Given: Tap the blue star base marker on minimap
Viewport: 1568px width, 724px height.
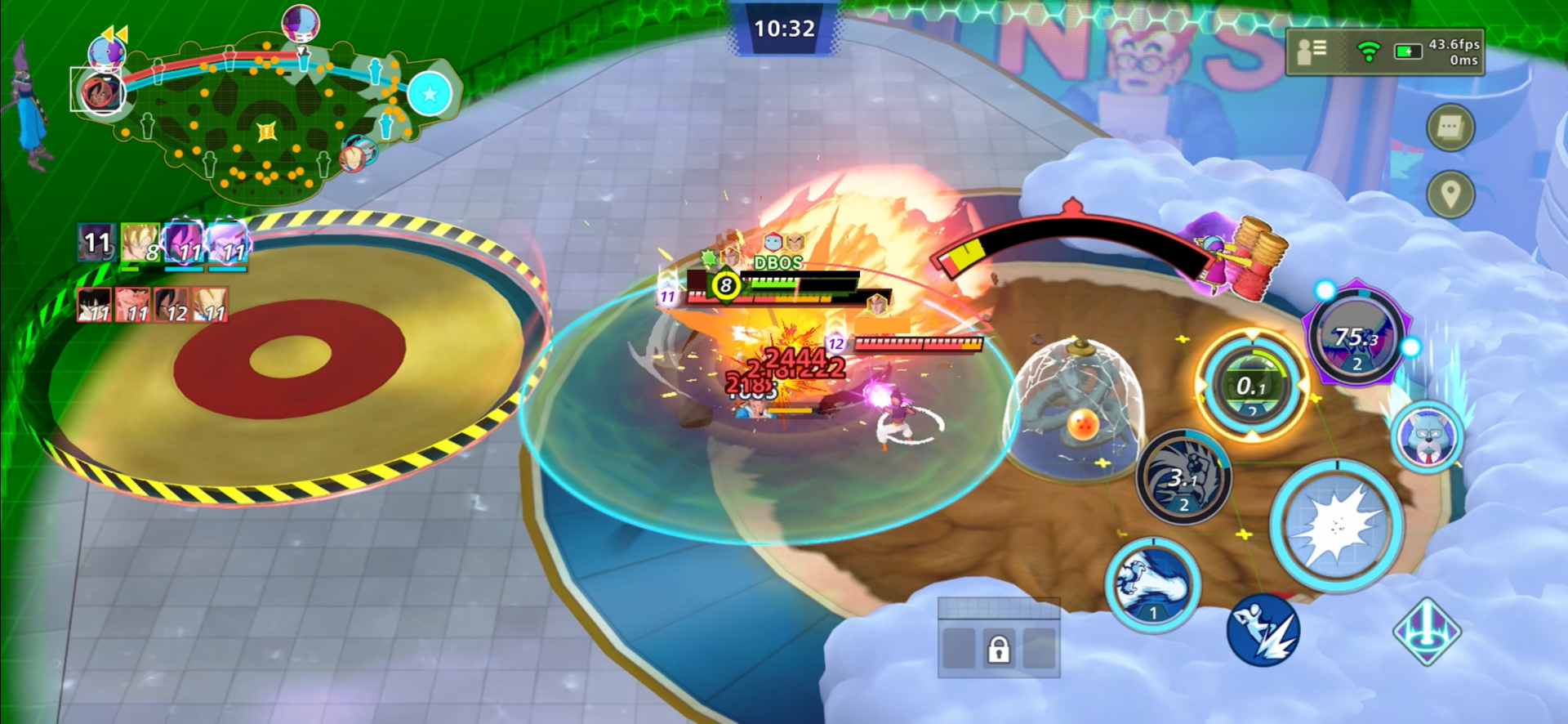Looking at the screenshot, I should click(x=430, y=94).
